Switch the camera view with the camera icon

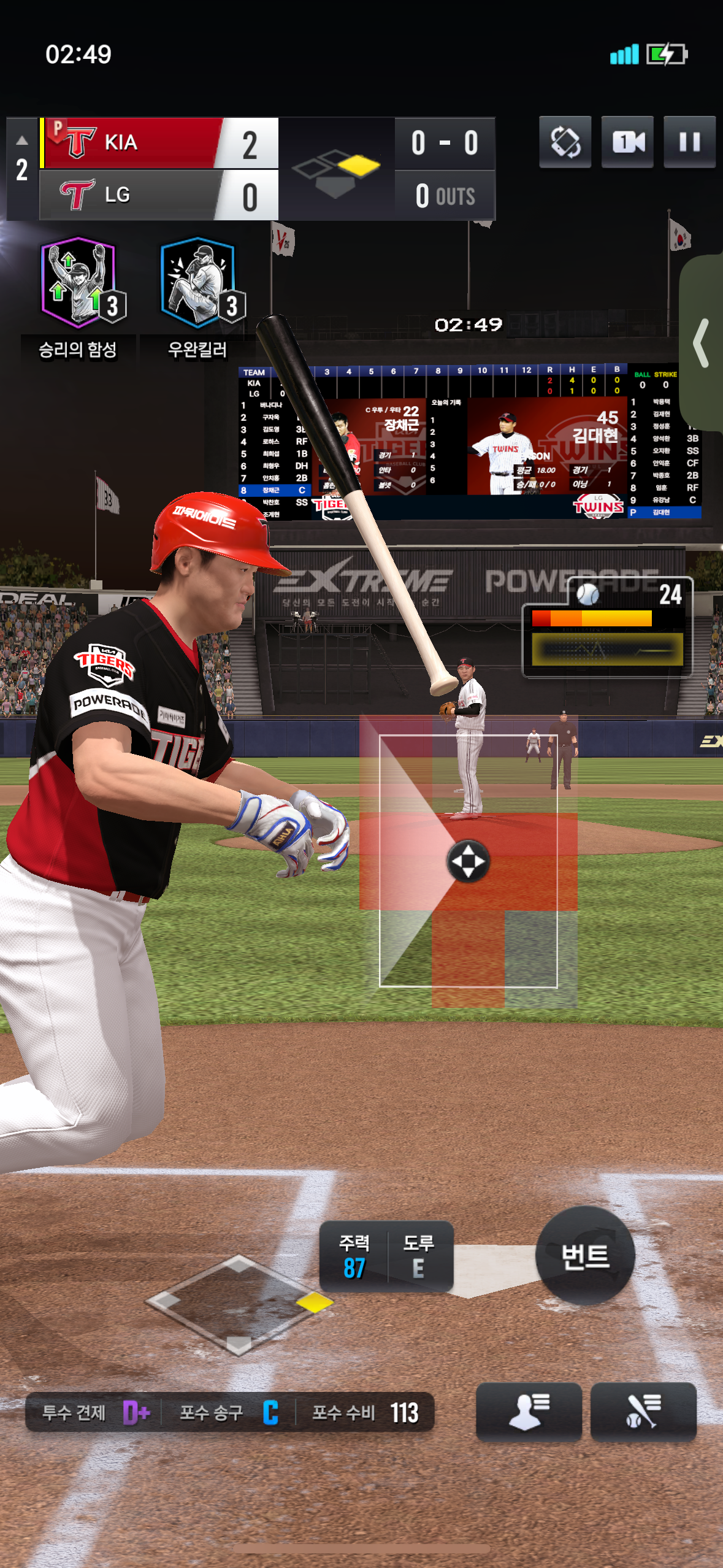tap(627, 142)
